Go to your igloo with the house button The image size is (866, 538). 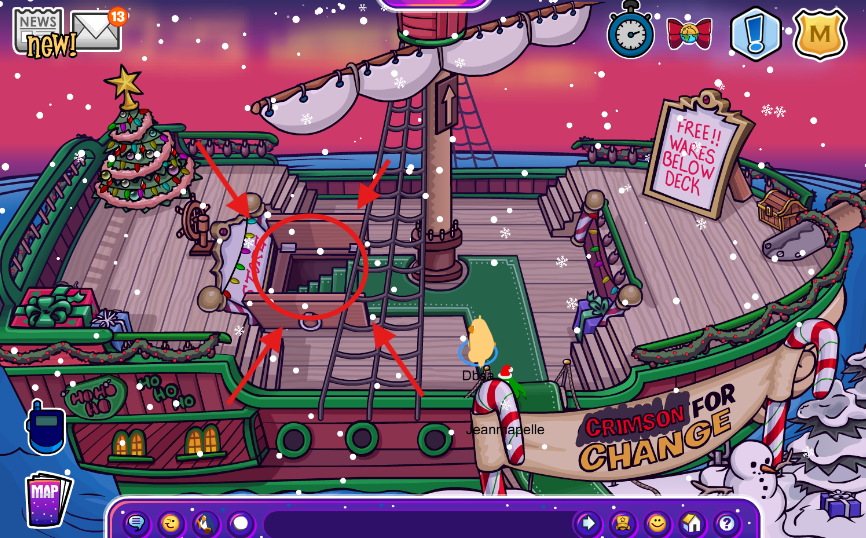pos(691,523)
